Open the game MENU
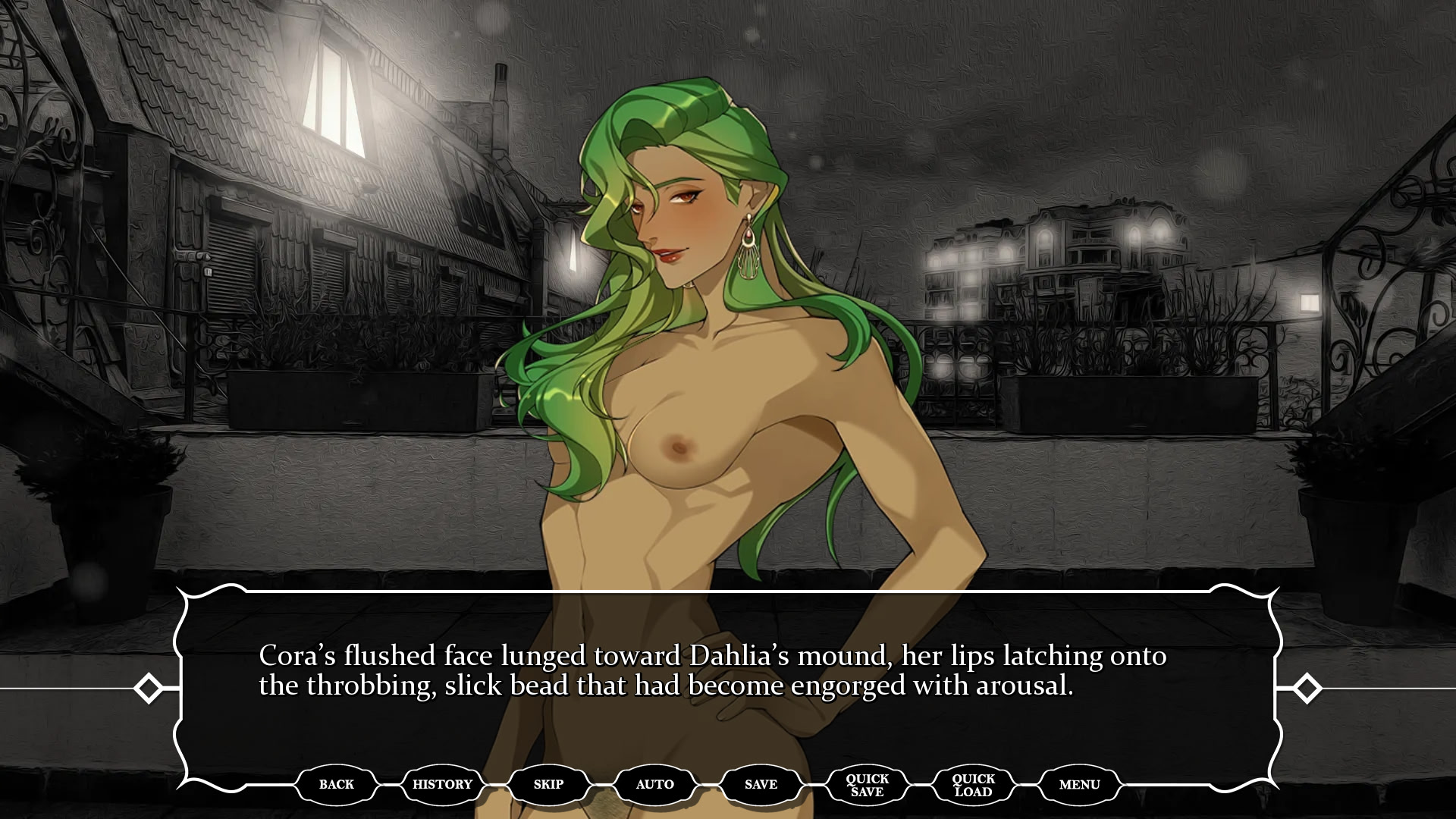Image resolution: width=1456 pixels, height=819 pixels. pos(1080,784)
